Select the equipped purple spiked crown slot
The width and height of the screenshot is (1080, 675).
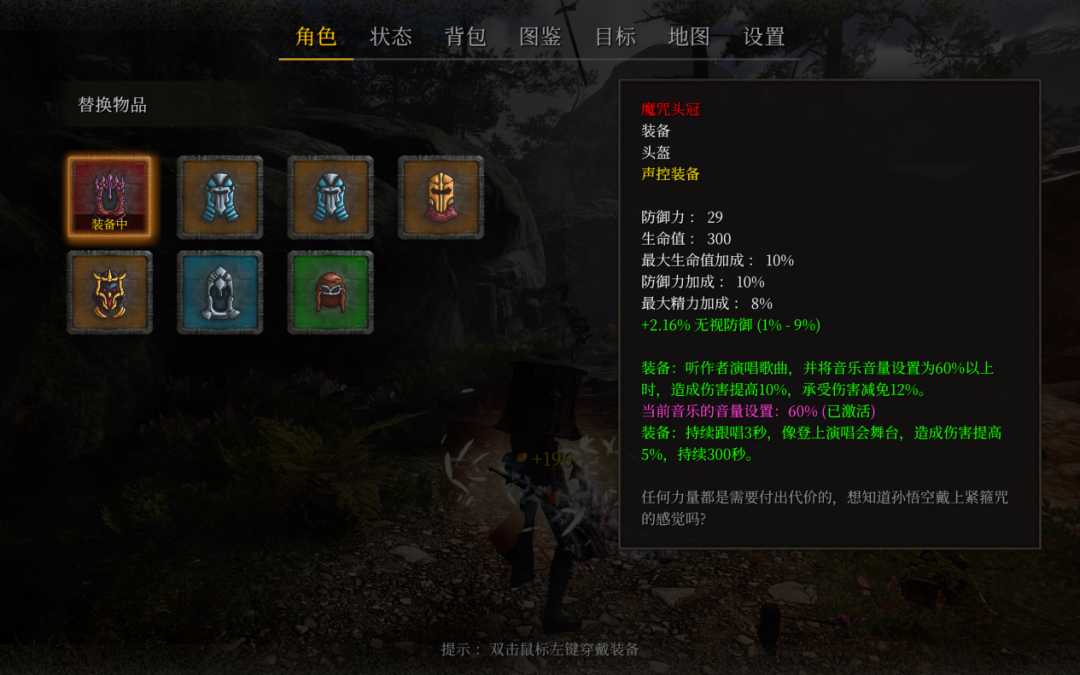110,197
